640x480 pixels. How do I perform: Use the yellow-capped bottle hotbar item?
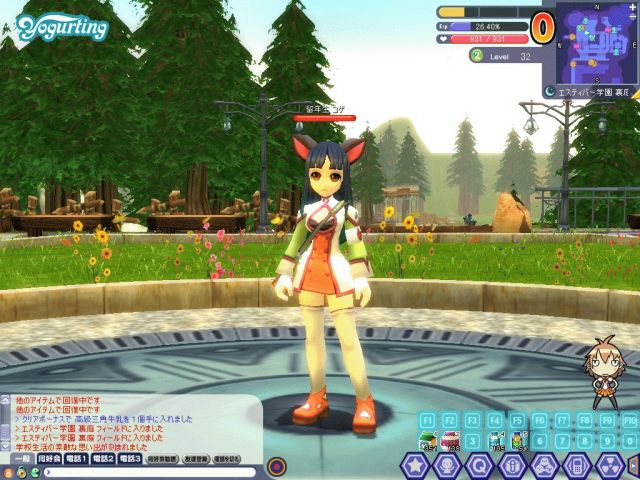(518, 439)
